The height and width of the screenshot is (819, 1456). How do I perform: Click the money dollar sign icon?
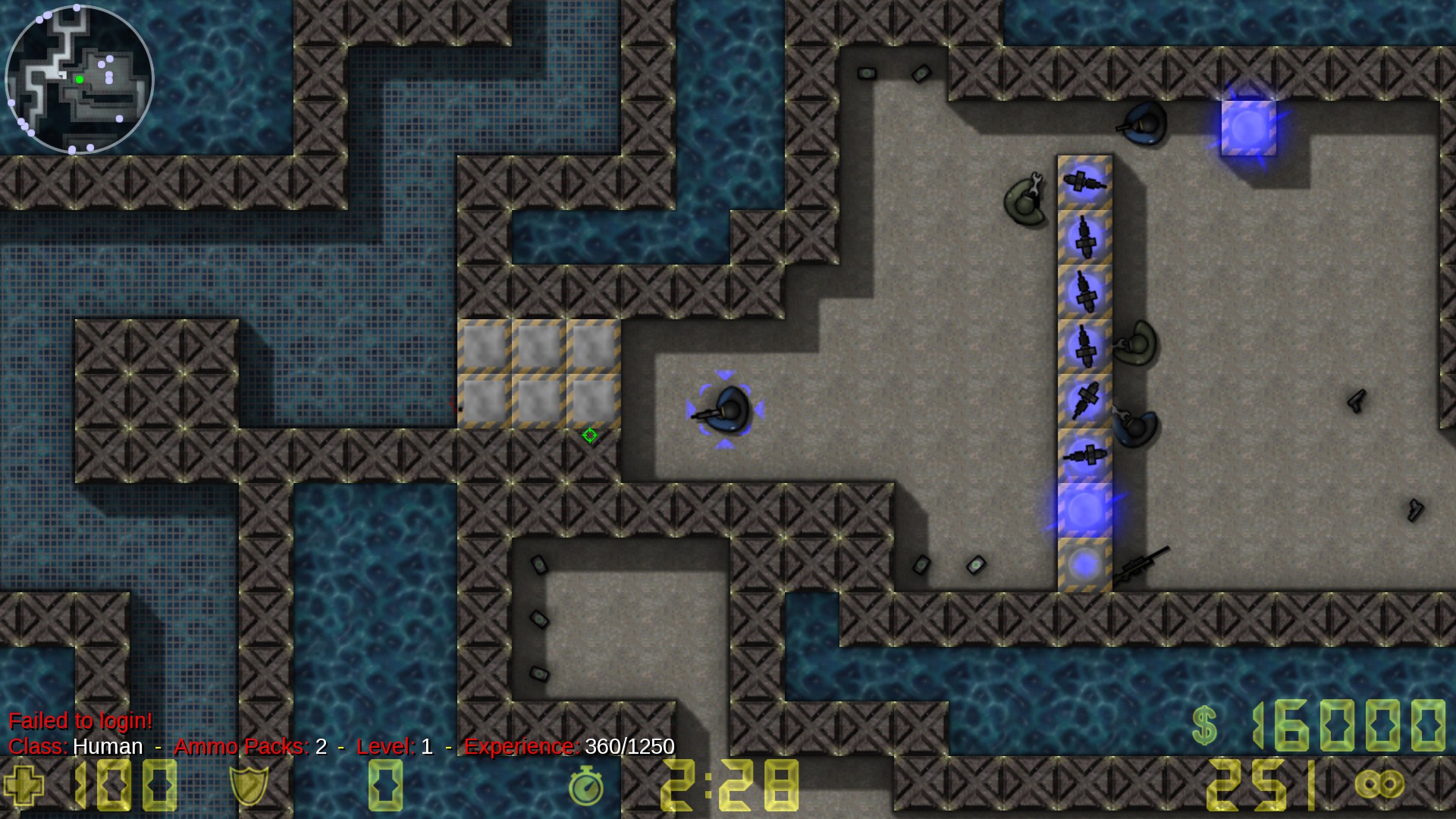(x=1204, y=725)
